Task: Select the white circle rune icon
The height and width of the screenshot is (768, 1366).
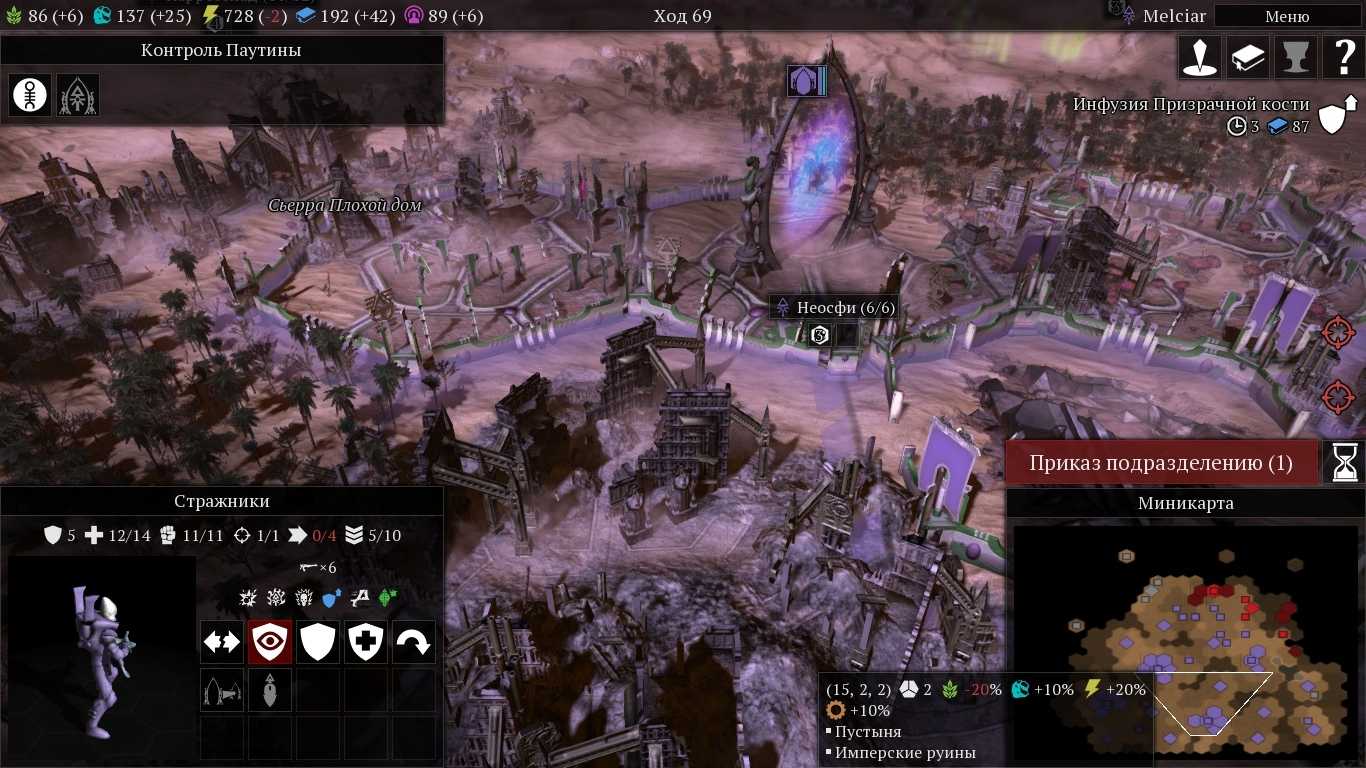Action: coord(30,95)
